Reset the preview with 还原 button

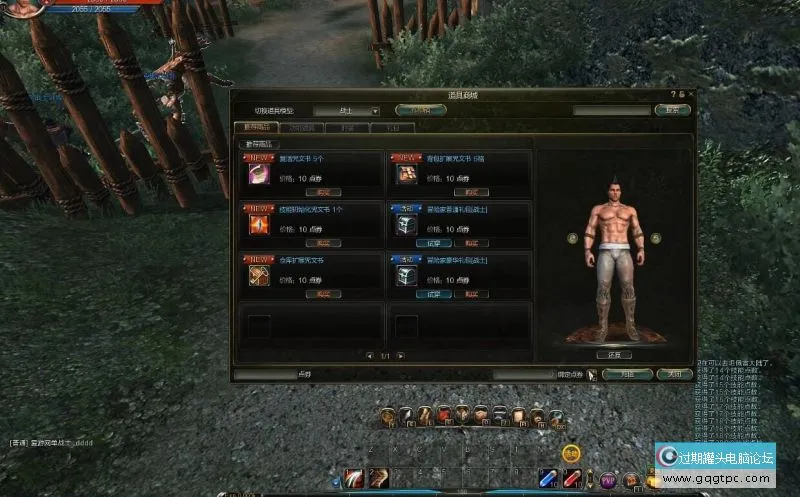pos(614,354)
